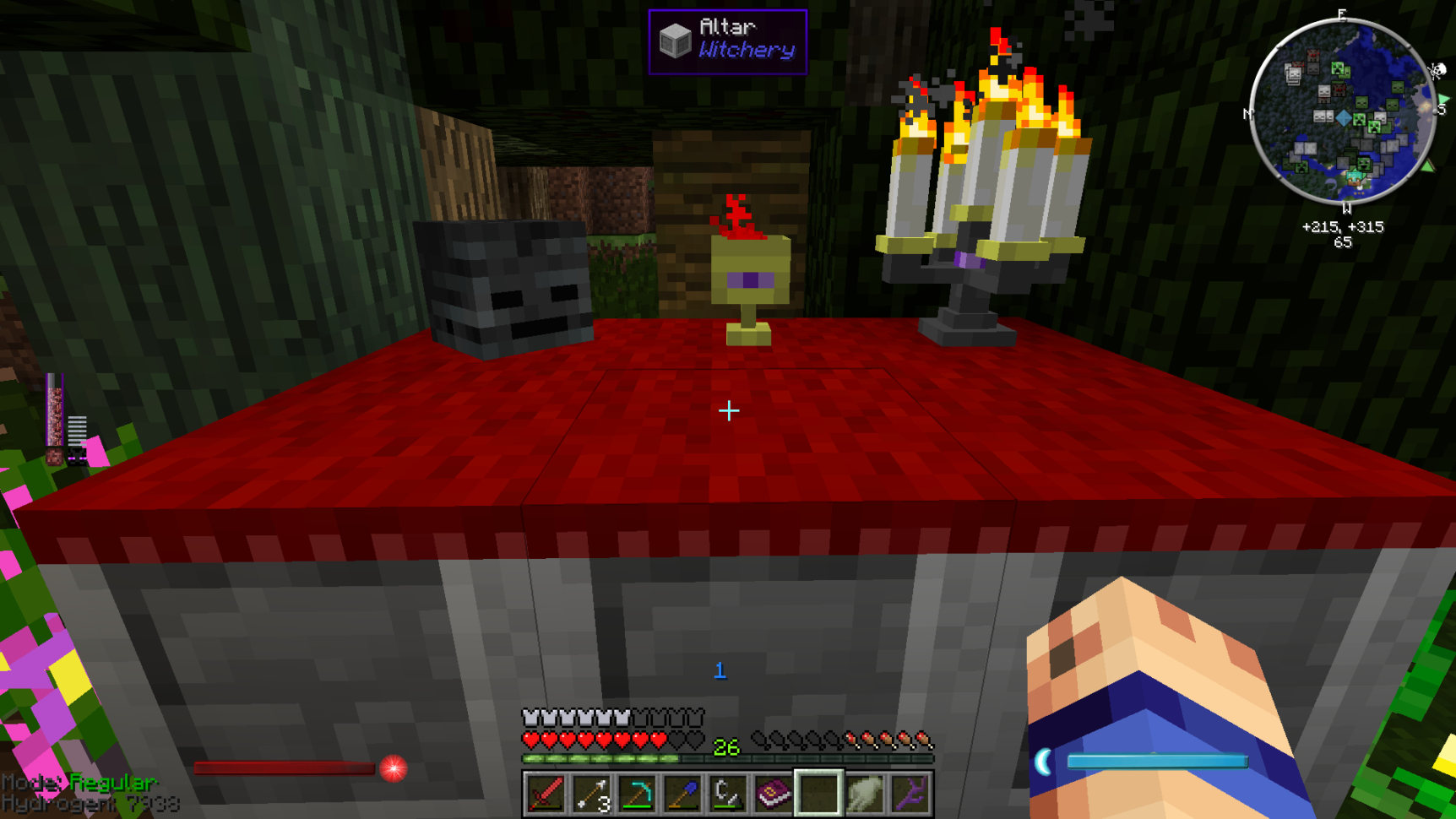Click the red hydrogen fill bar

click(283, 768)
